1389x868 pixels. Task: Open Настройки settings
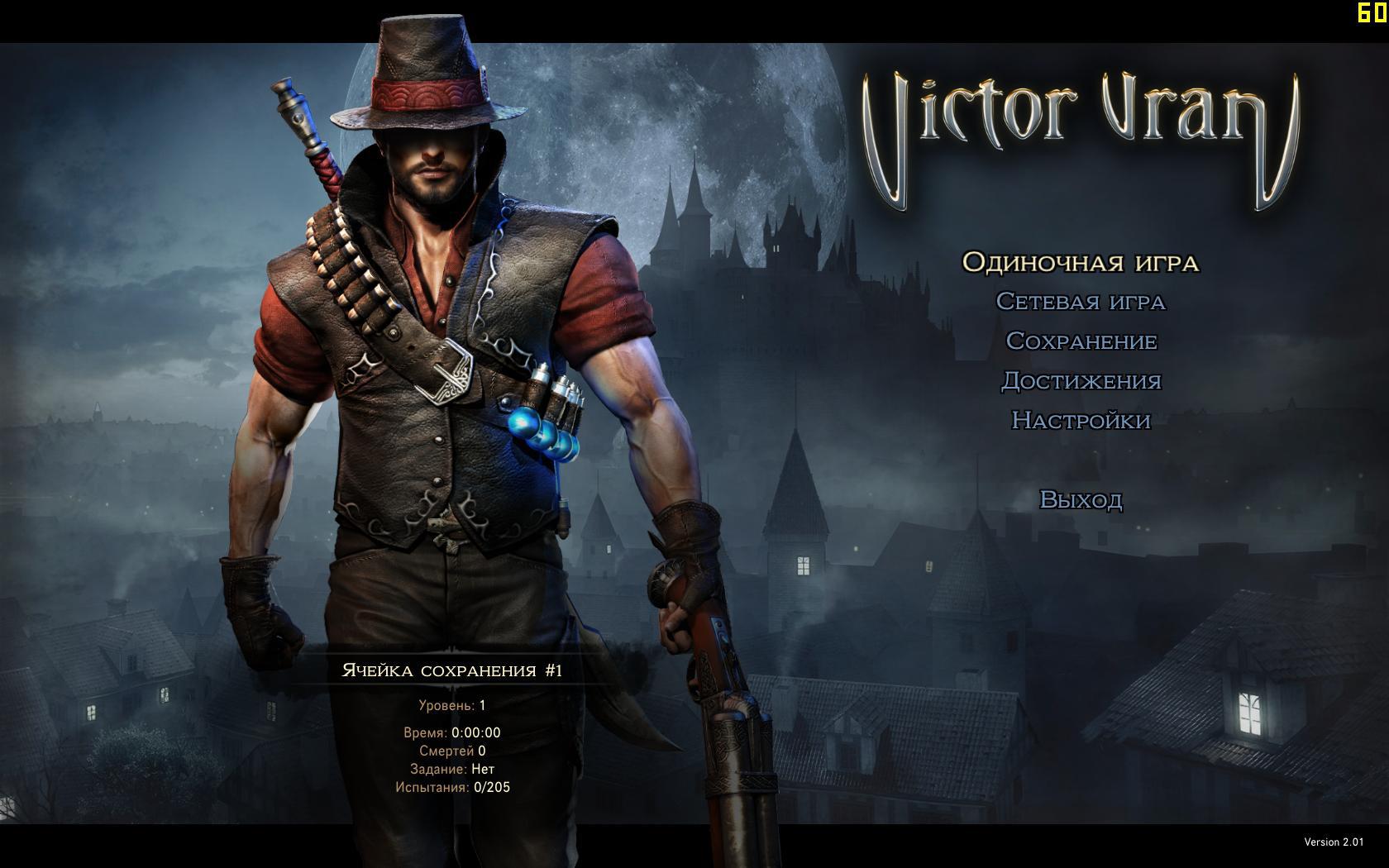[x=1081, y=421]
